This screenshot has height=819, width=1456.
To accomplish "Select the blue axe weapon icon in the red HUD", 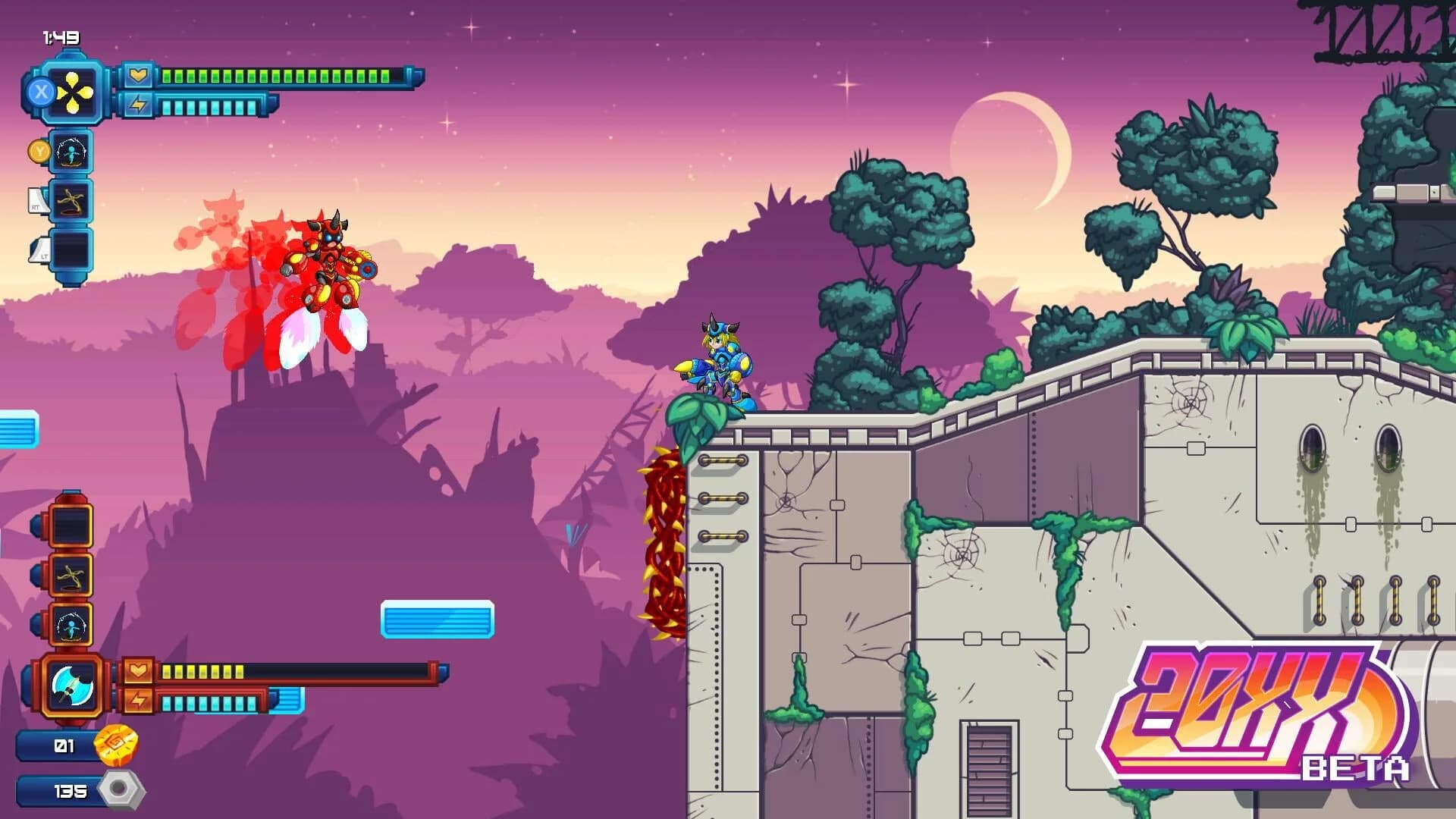I will coord(71,685).
